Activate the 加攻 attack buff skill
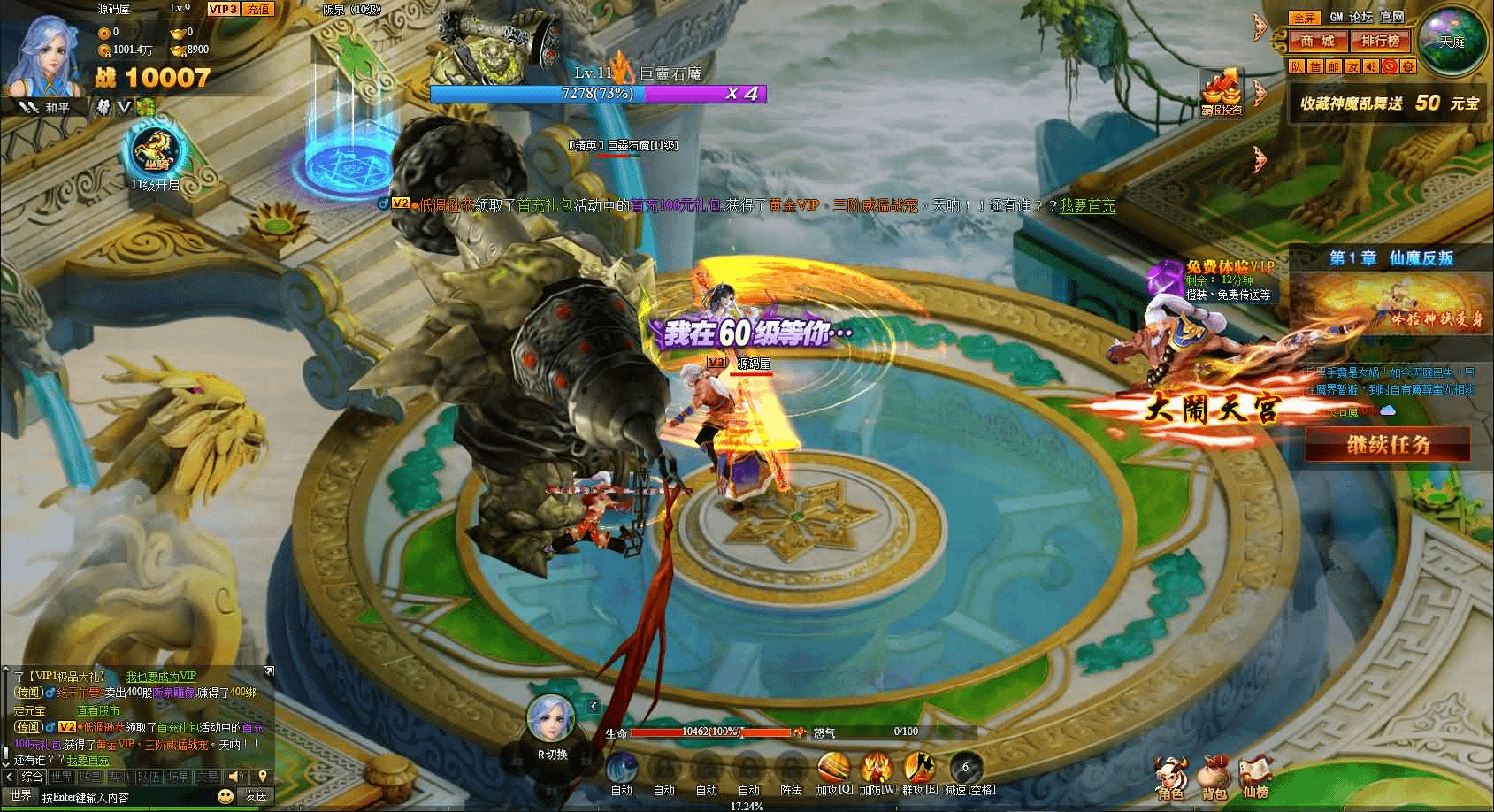The width and height of the screenshot is (1494, 812). click(833, 769)
